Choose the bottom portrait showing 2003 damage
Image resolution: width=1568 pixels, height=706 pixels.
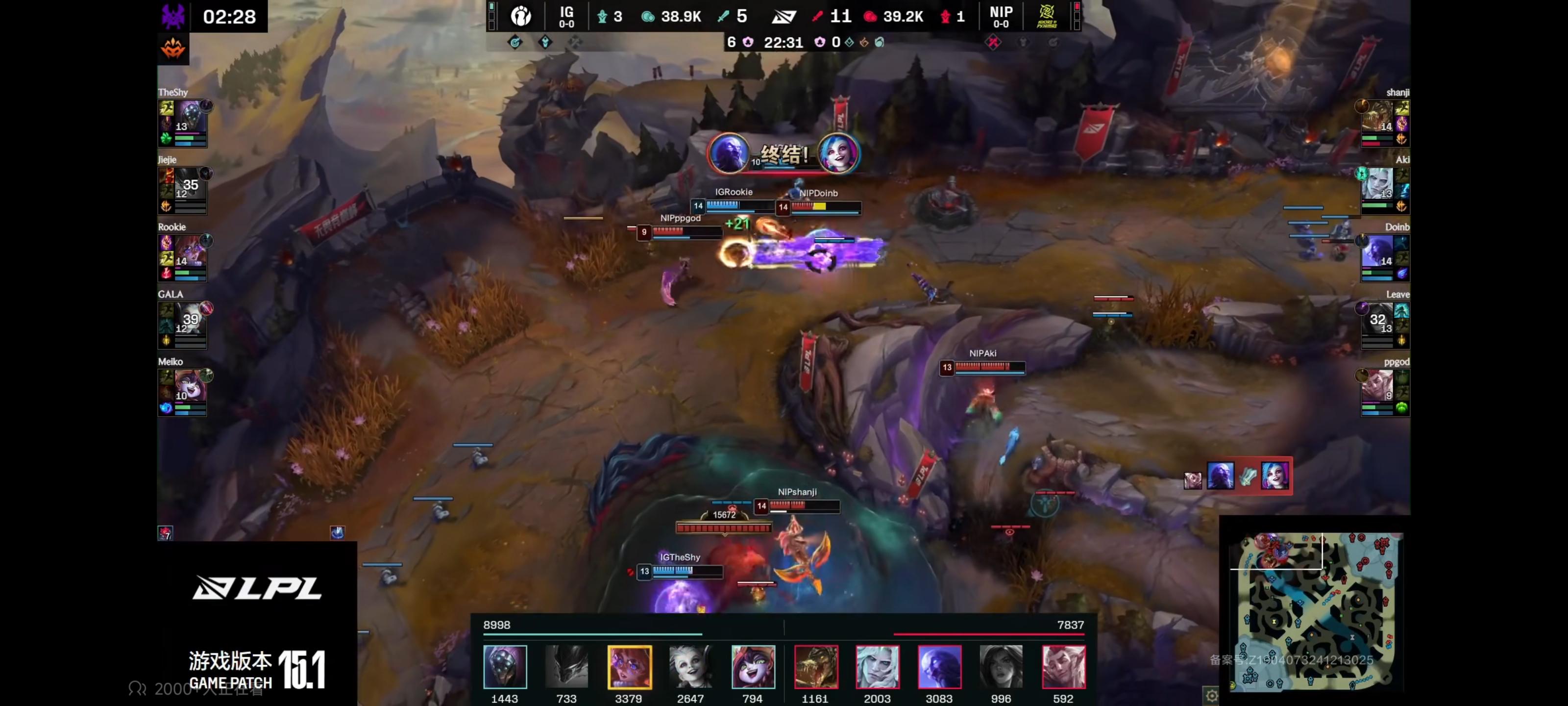tap(877, 667)
